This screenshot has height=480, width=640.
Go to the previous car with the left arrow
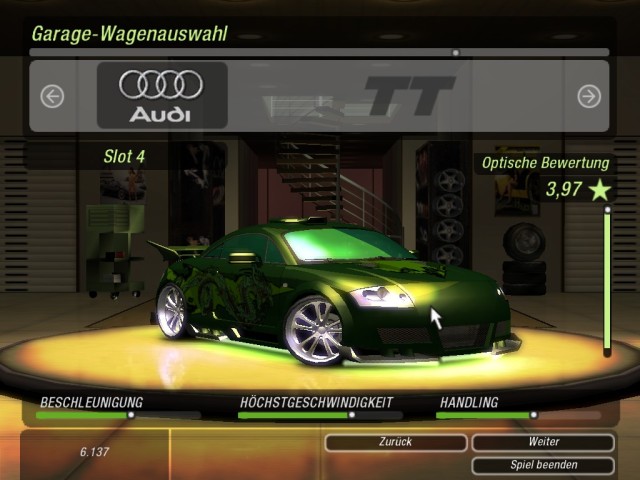[x=52, y=96]
